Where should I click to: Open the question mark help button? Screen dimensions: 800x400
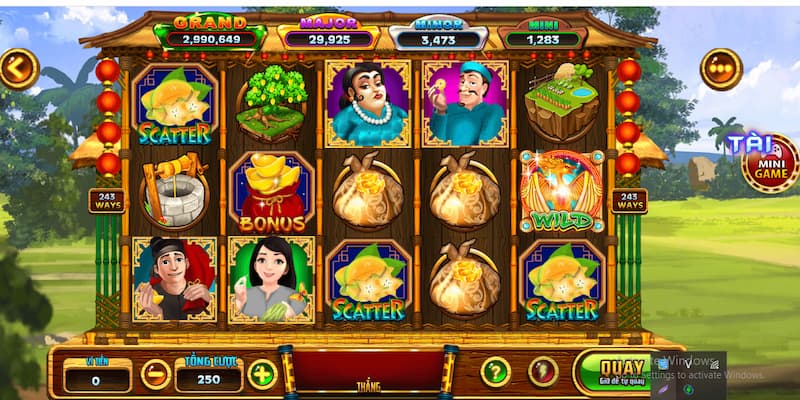click(x=495, y=372)
